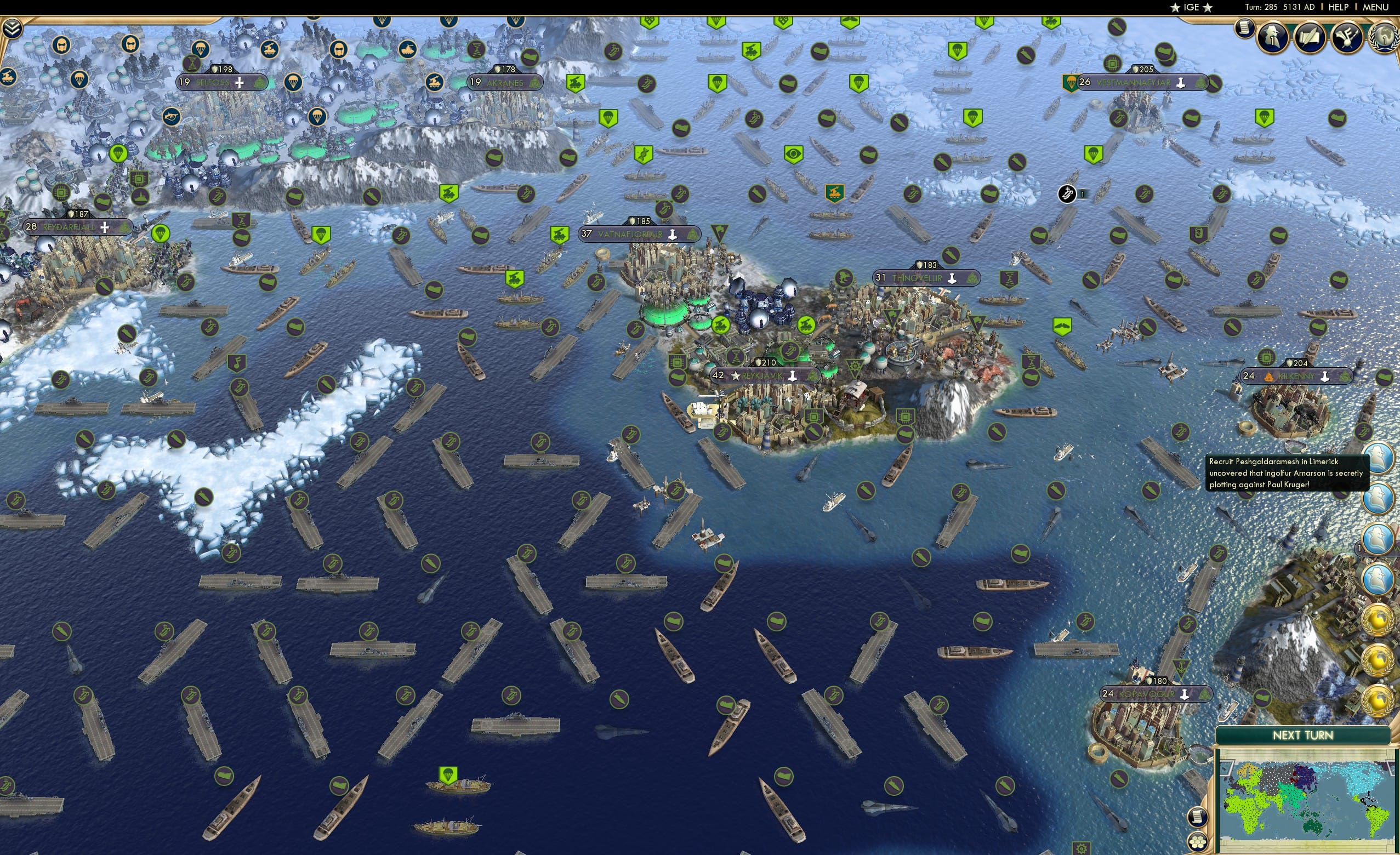Image resolution: width=1400 pixels, height=855 pixels.
Task: Open the spy intrigue notification icon
Action: 1272,37
